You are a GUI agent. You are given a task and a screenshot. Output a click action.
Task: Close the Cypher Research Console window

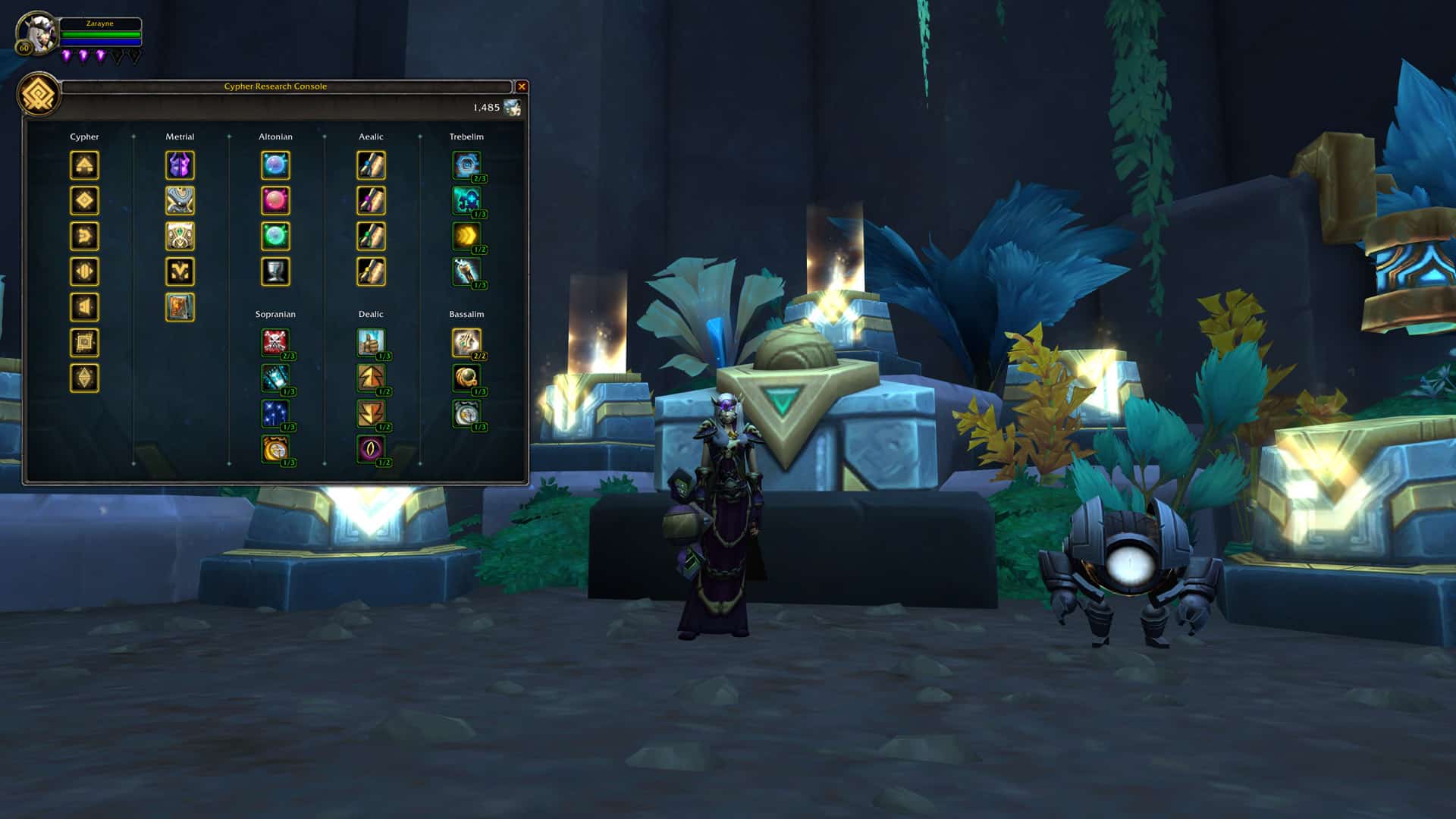(522, 86)
